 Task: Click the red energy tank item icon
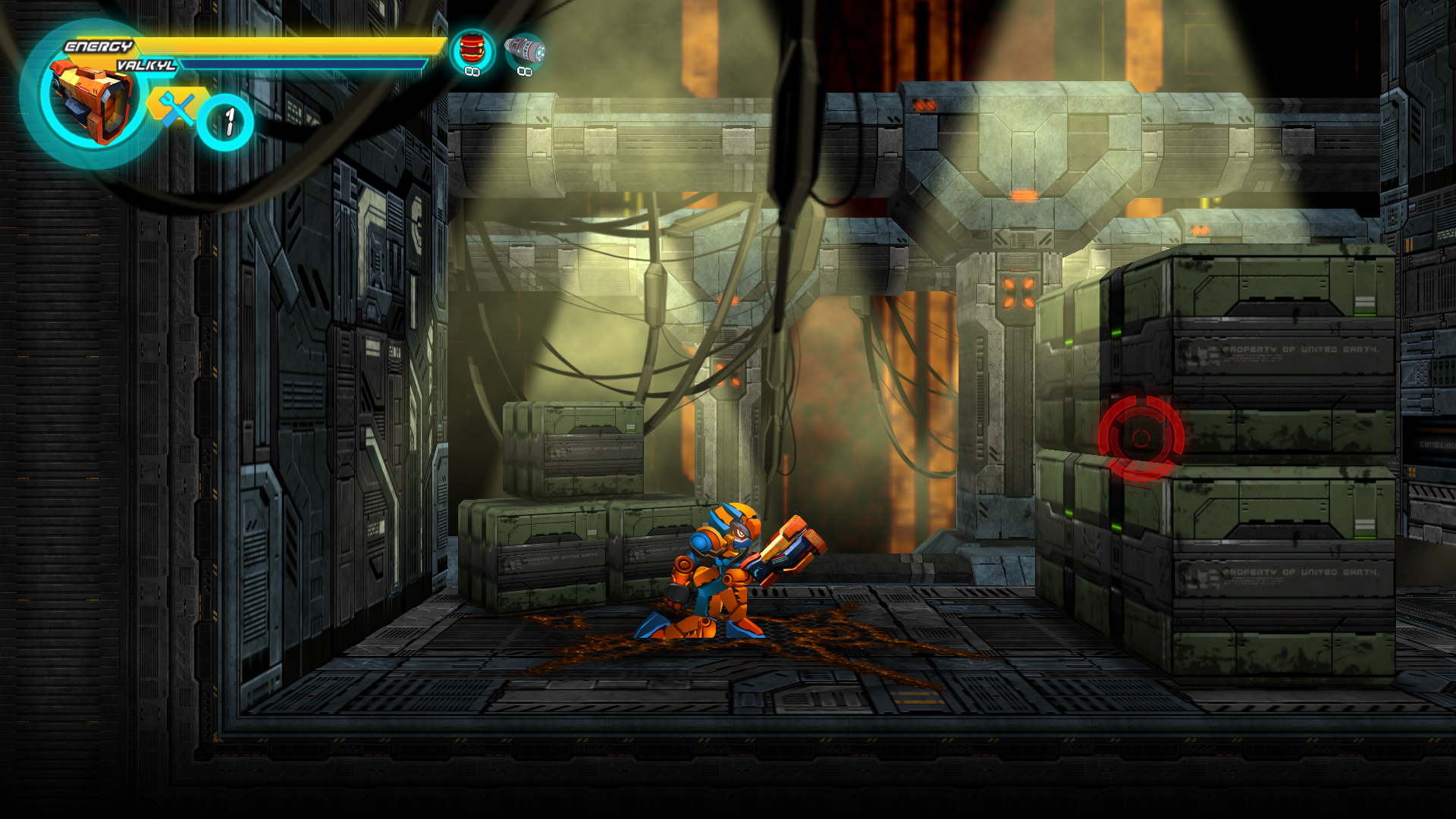tap(472, 47)
